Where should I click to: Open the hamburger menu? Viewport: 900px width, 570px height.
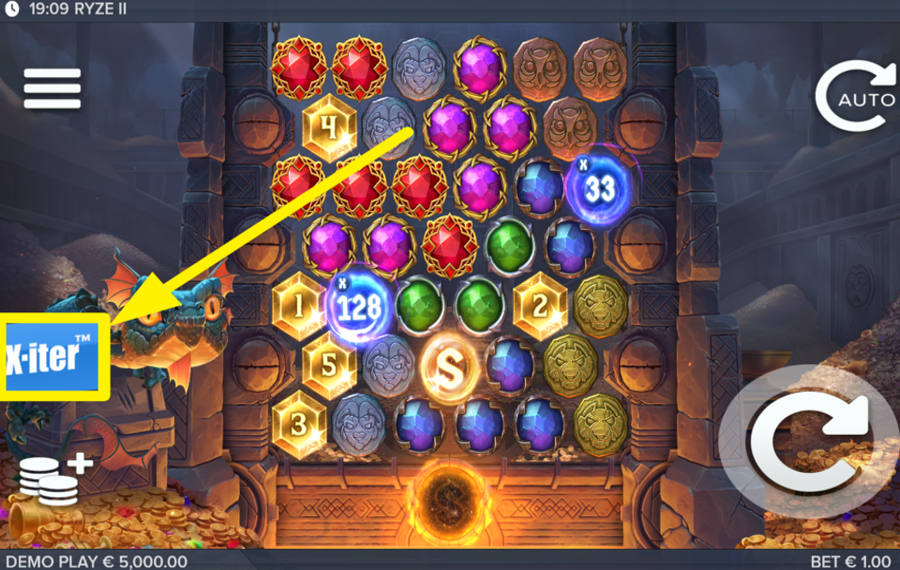pyautogui.click(x=52, y=89)
